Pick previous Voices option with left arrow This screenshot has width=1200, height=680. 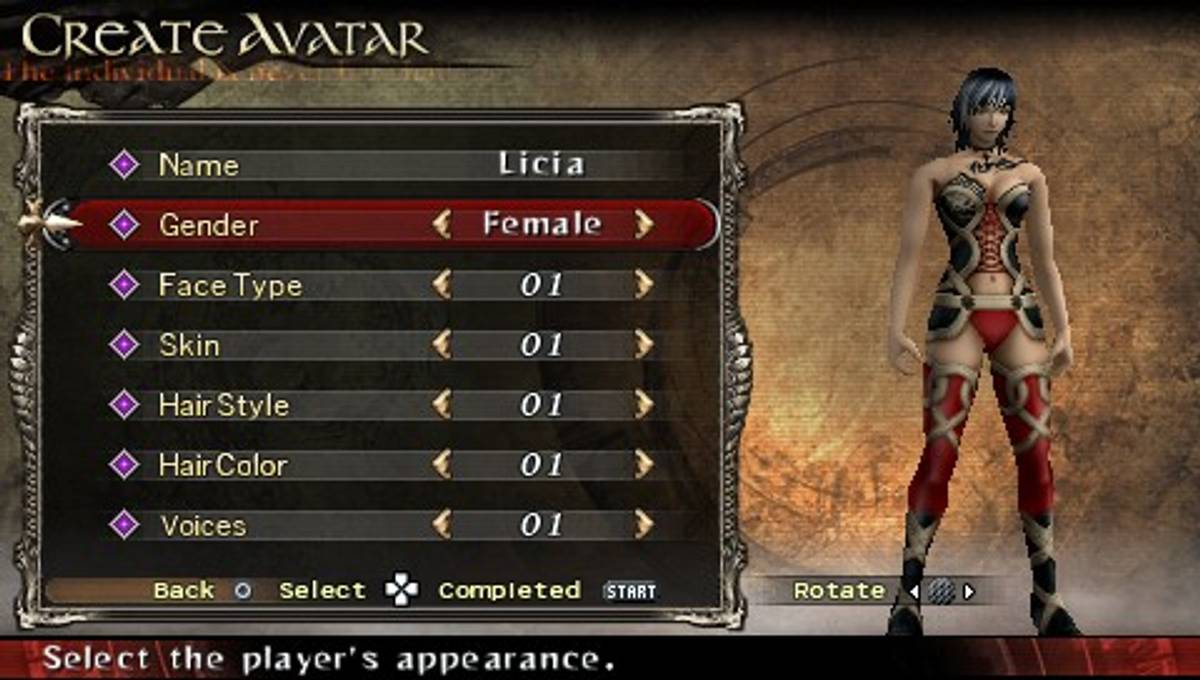[441, 525]
